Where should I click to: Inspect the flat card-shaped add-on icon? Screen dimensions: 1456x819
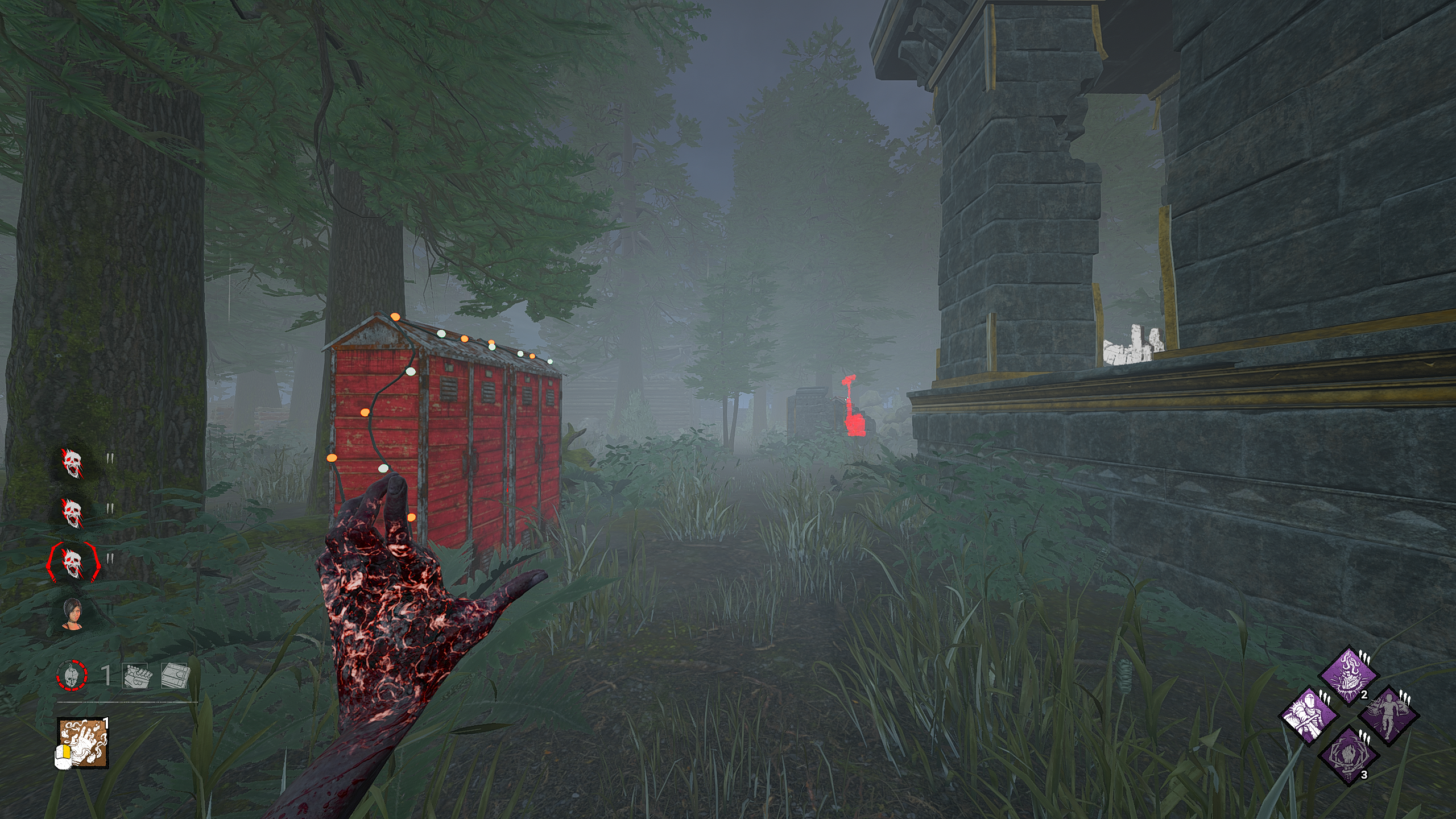coord(174,676)
